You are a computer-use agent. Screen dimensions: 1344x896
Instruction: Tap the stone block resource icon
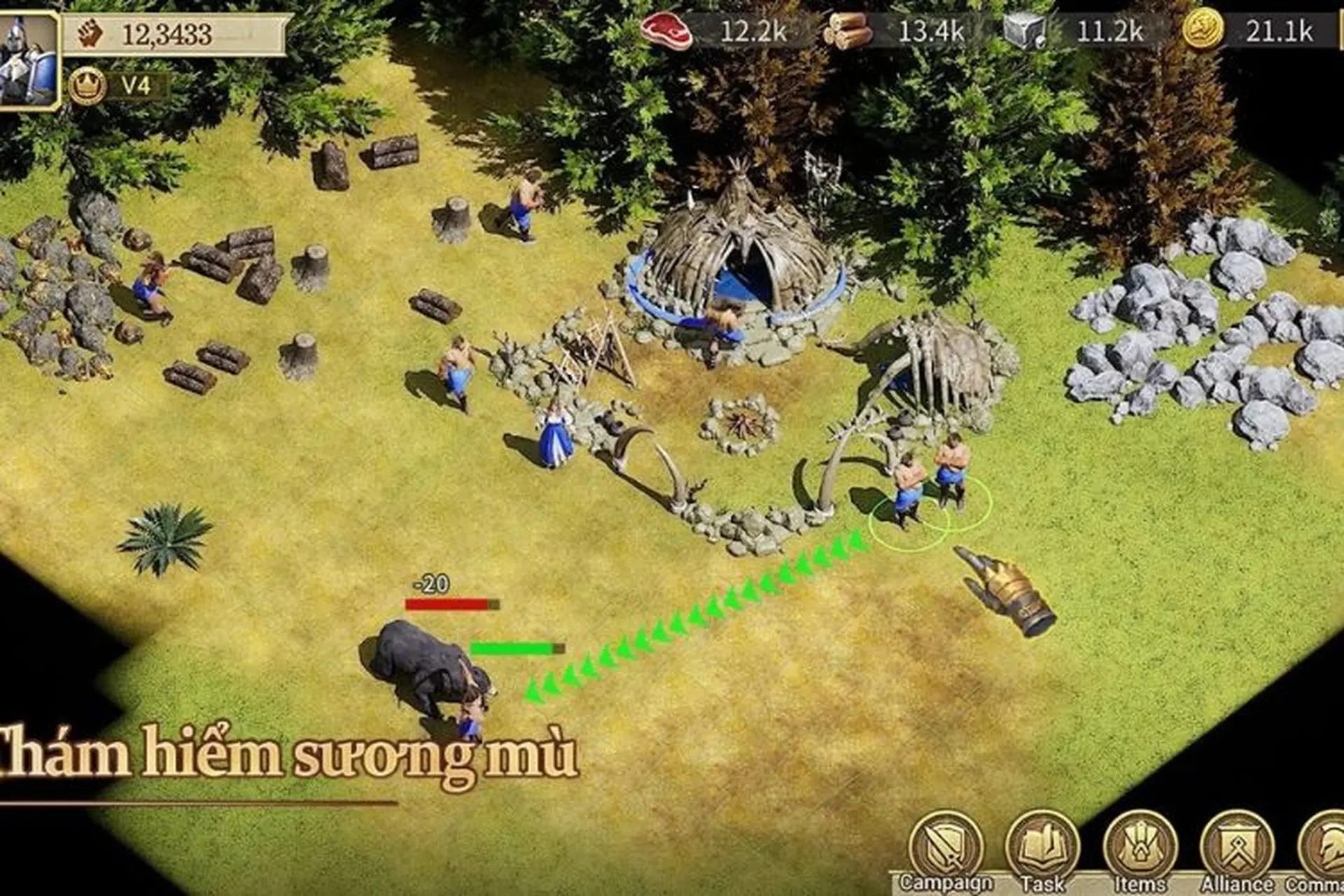(1025, 31)
